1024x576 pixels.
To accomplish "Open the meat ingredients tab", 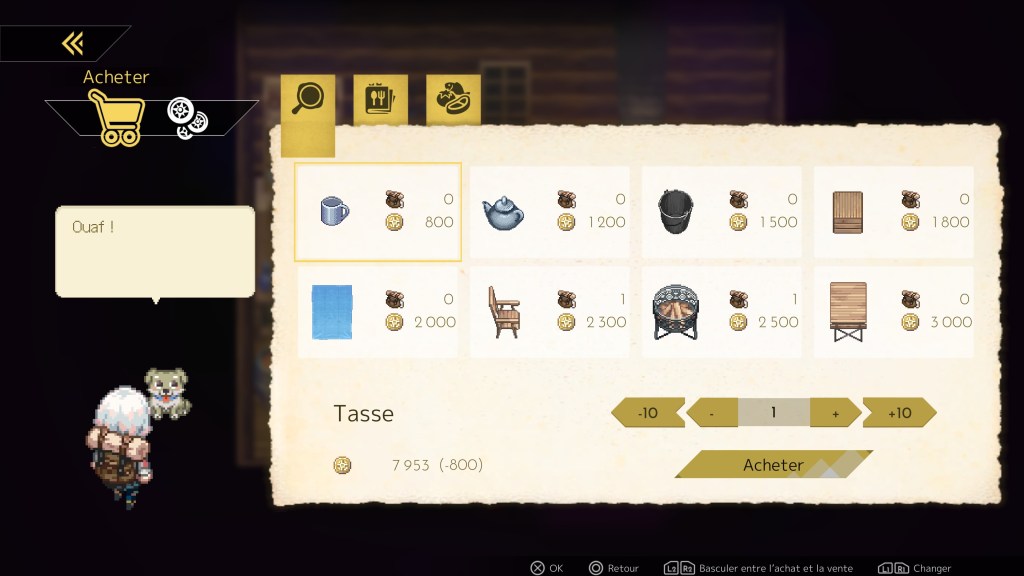I will (453, 99).
